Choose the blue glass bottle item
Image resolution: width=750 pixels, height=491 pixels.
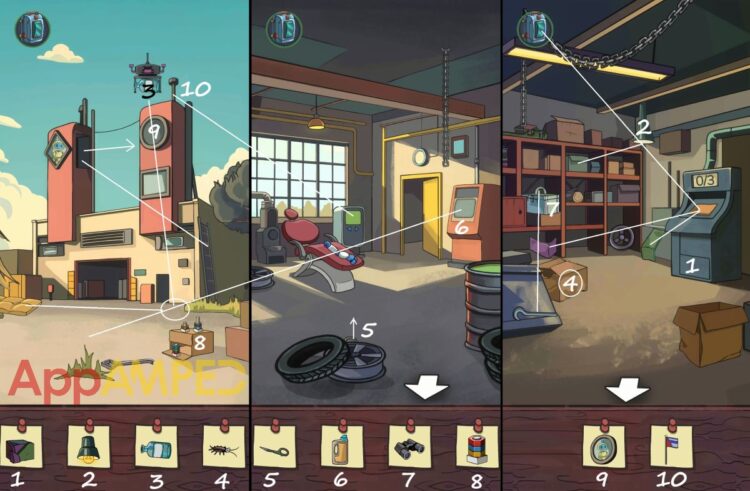153,444
